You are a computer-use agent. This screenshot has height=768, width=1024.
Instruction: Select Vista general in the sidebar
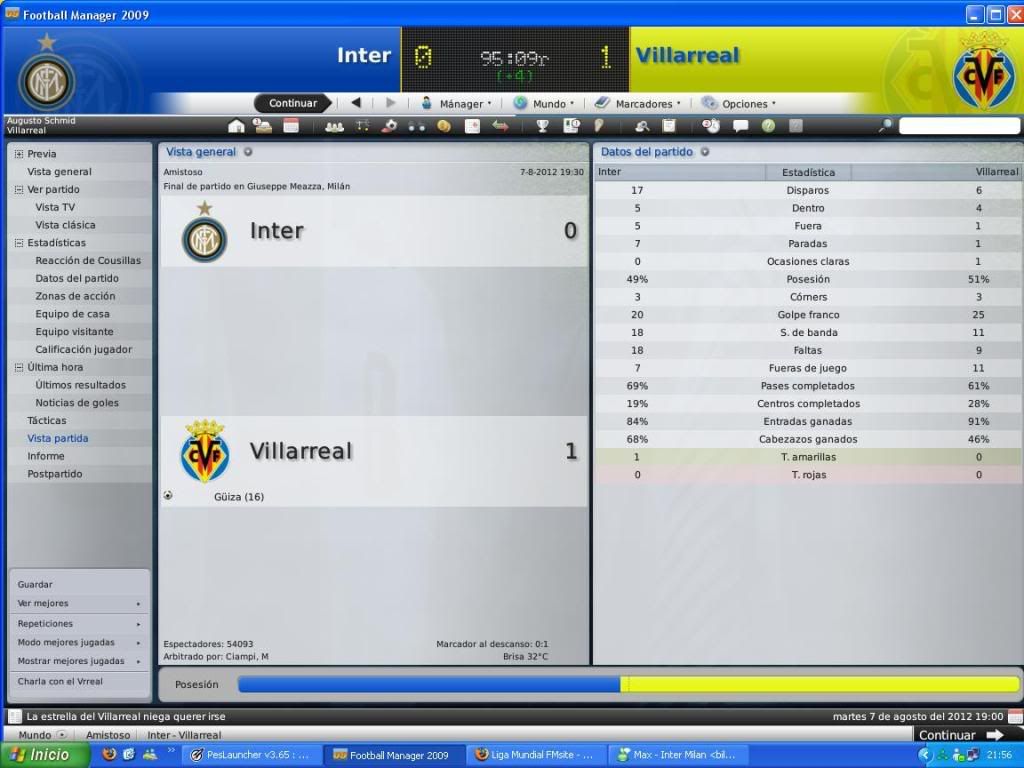(x=59, y=172)
